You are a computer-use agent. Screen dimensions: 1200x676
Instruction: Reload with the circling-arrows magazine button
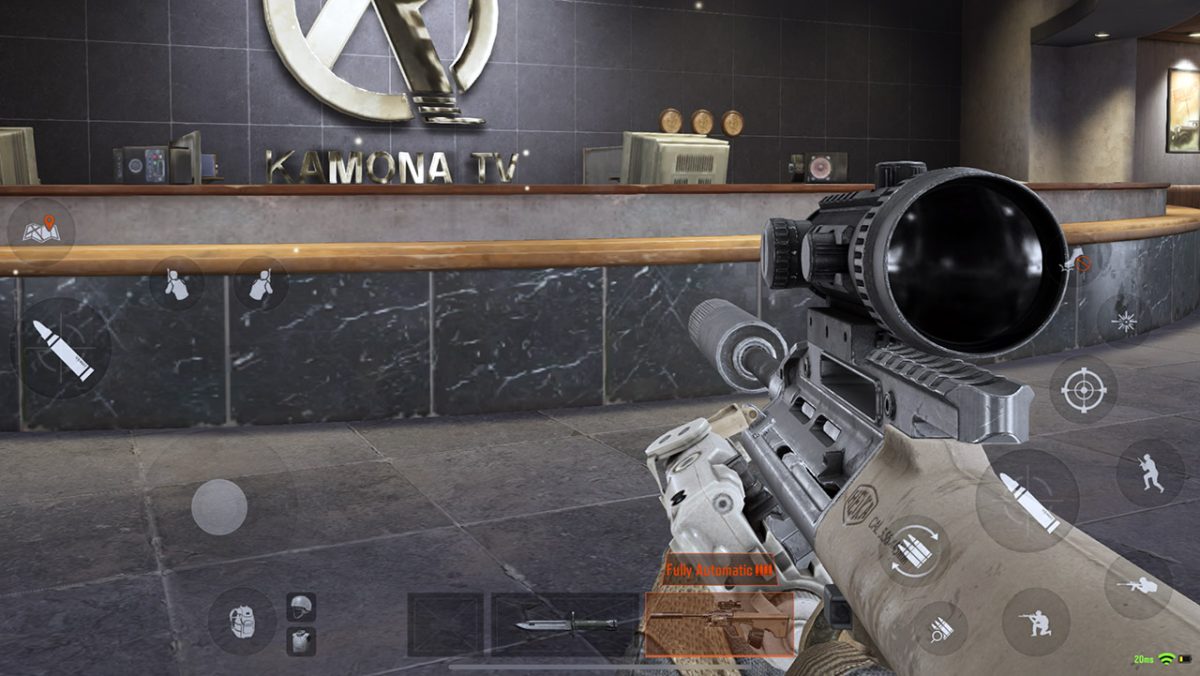(x=914, y=549)
